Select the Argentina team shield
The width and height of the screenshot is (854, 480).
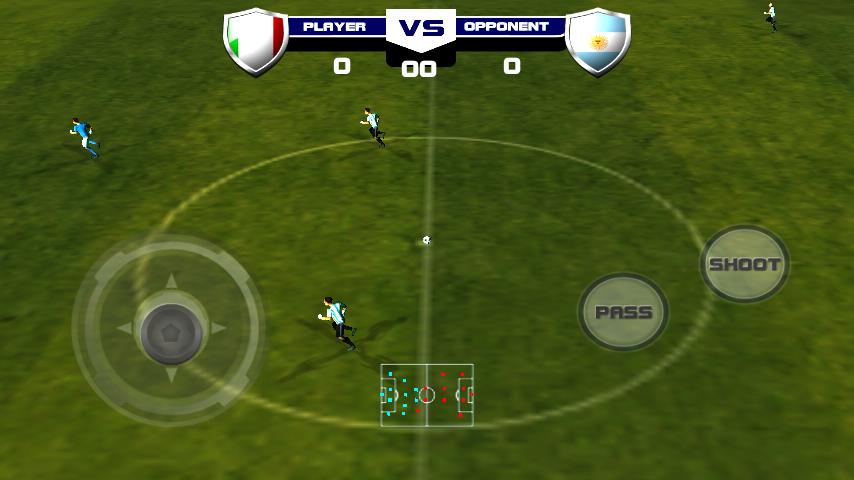598,41
